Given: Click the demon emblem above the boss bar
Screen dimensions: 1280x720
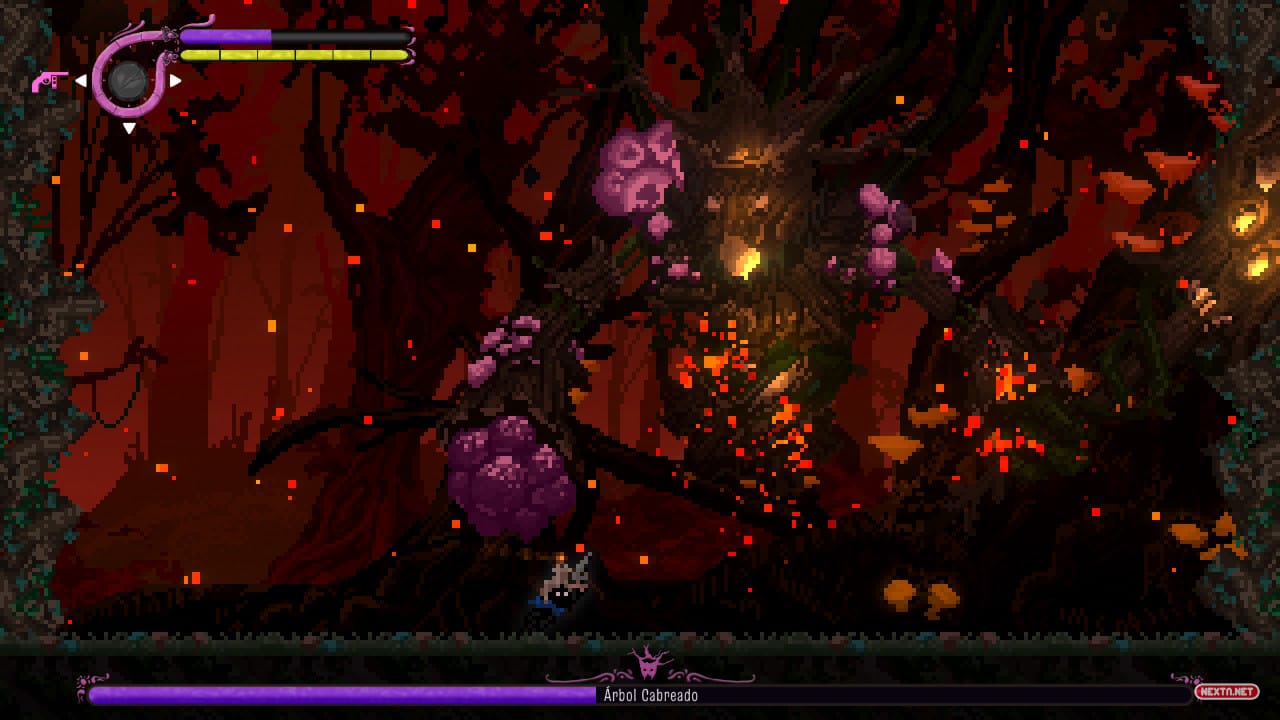Looking at the screenshot, I should pyautogui.click(x=649, y=662).
